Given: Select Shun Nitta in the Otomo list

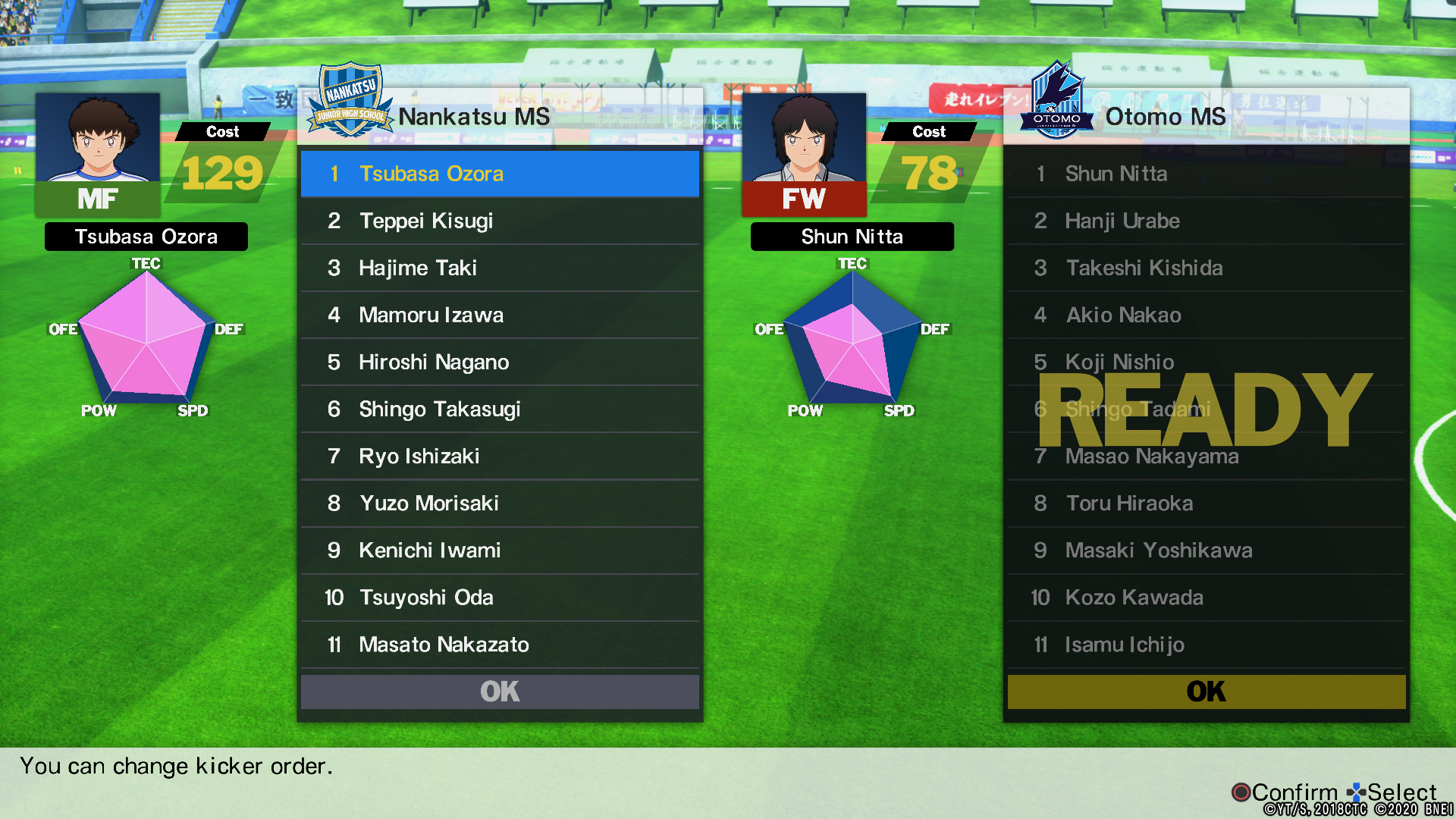Looking at the screenshot, I should [x=1206, y=174].
